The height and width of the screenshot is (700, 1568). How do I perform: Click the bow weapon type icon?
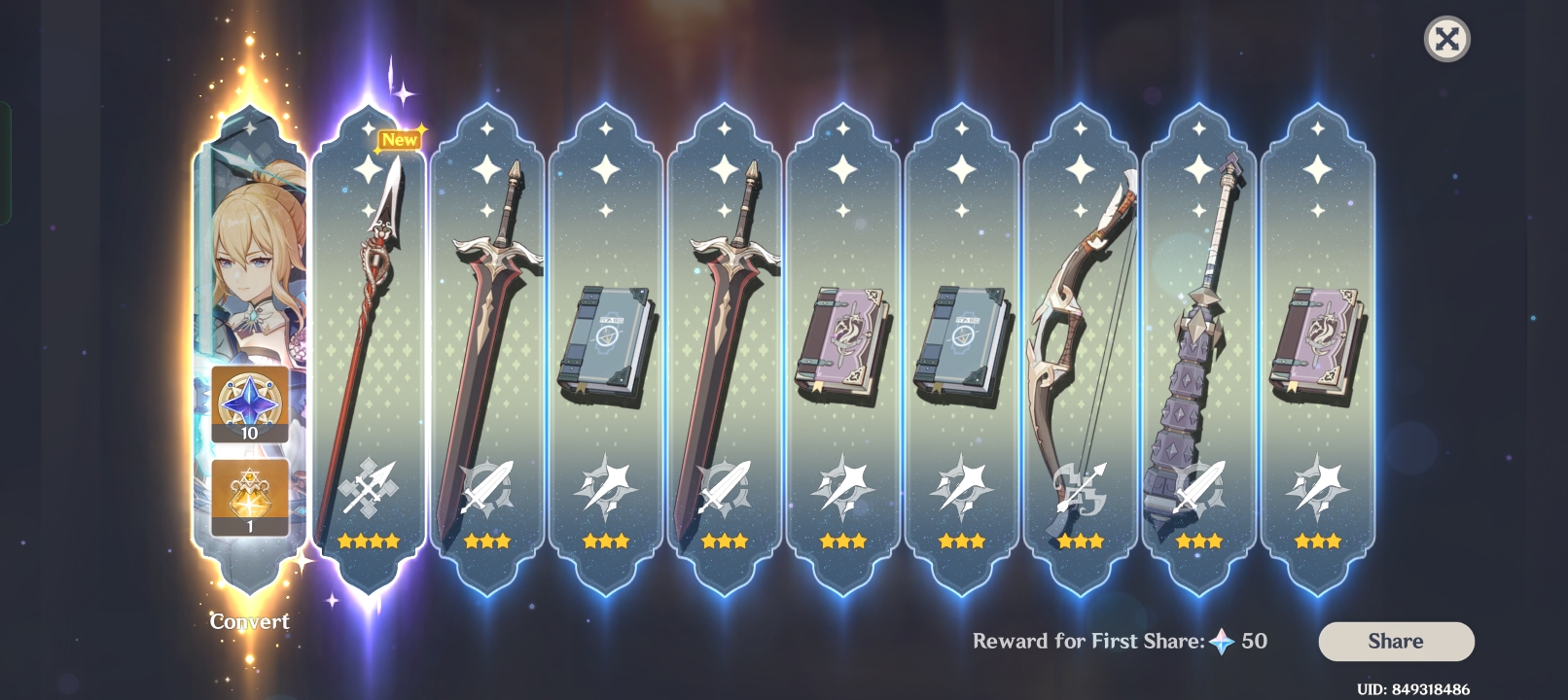(1080, 486)
